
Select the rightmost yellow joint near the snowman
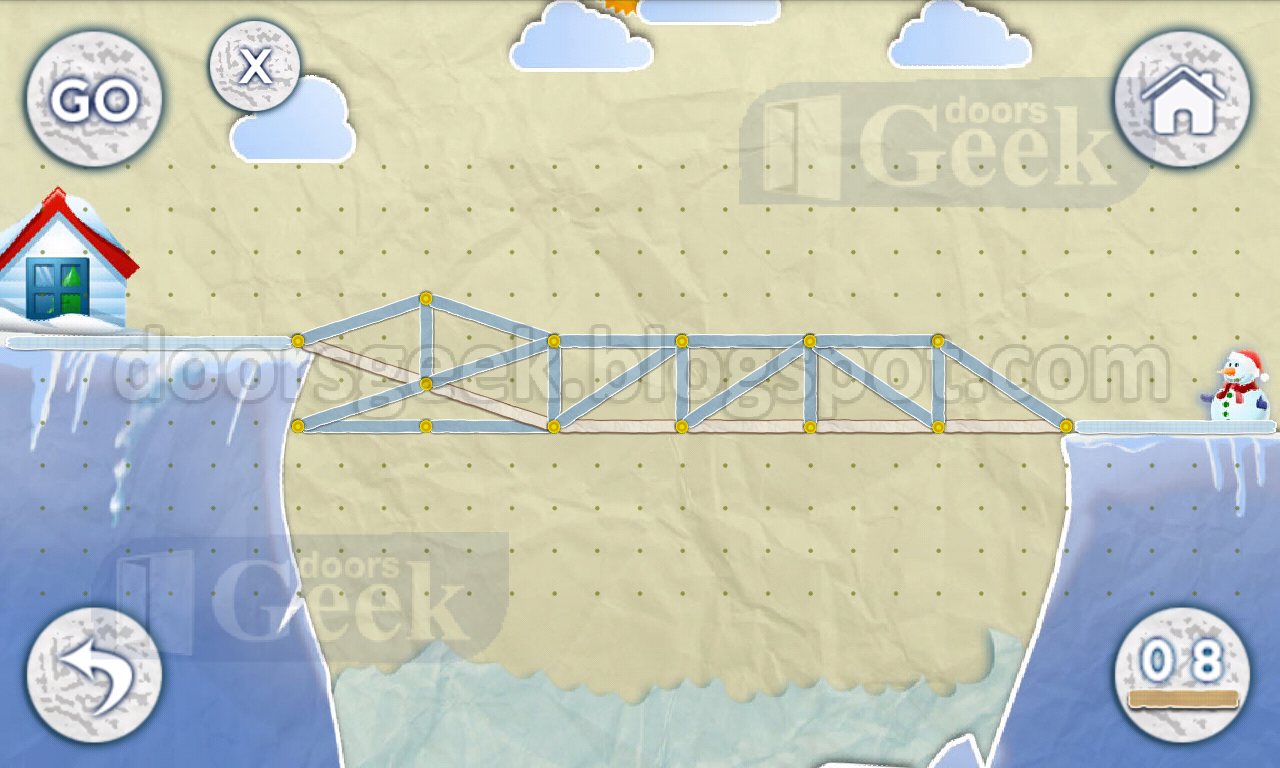[x=1068, y=426]
